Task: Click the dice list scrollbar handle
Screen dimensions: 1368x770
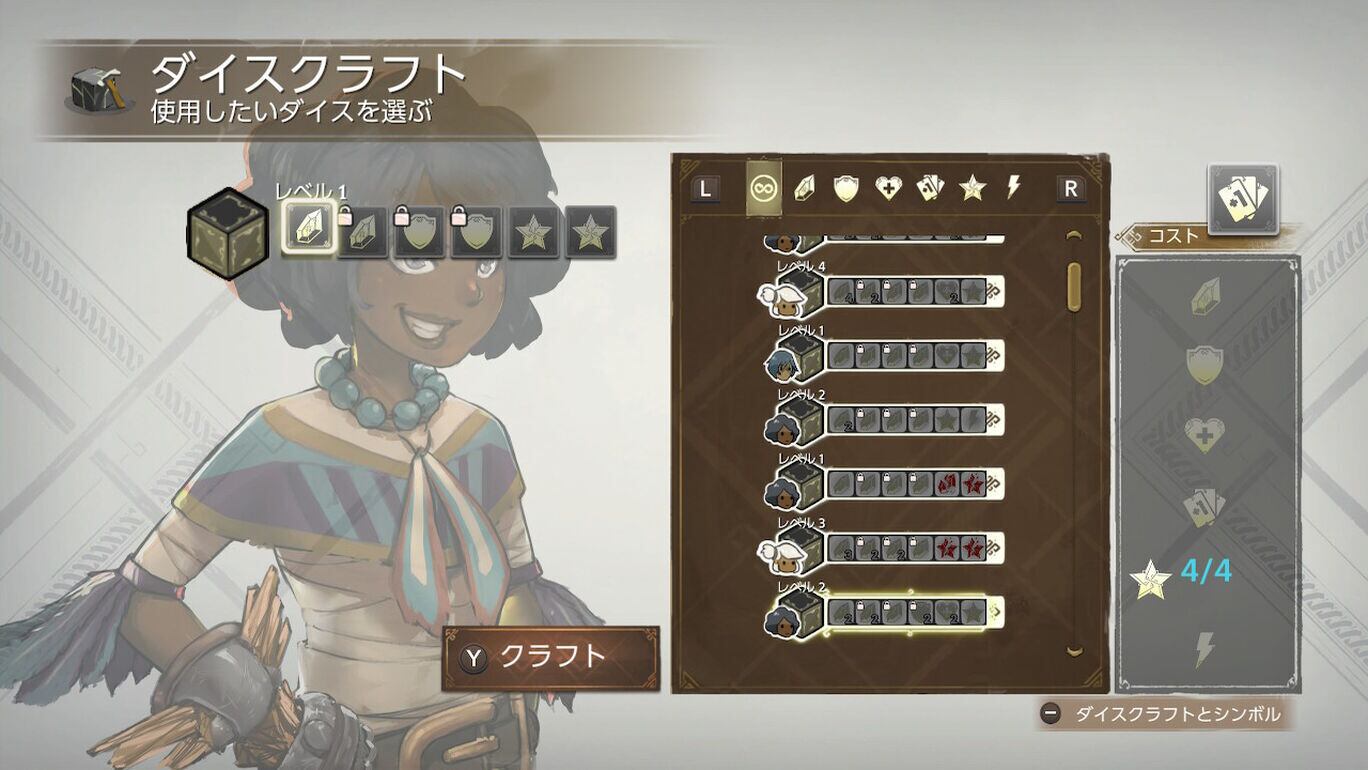Action: tap(1075, 287)
